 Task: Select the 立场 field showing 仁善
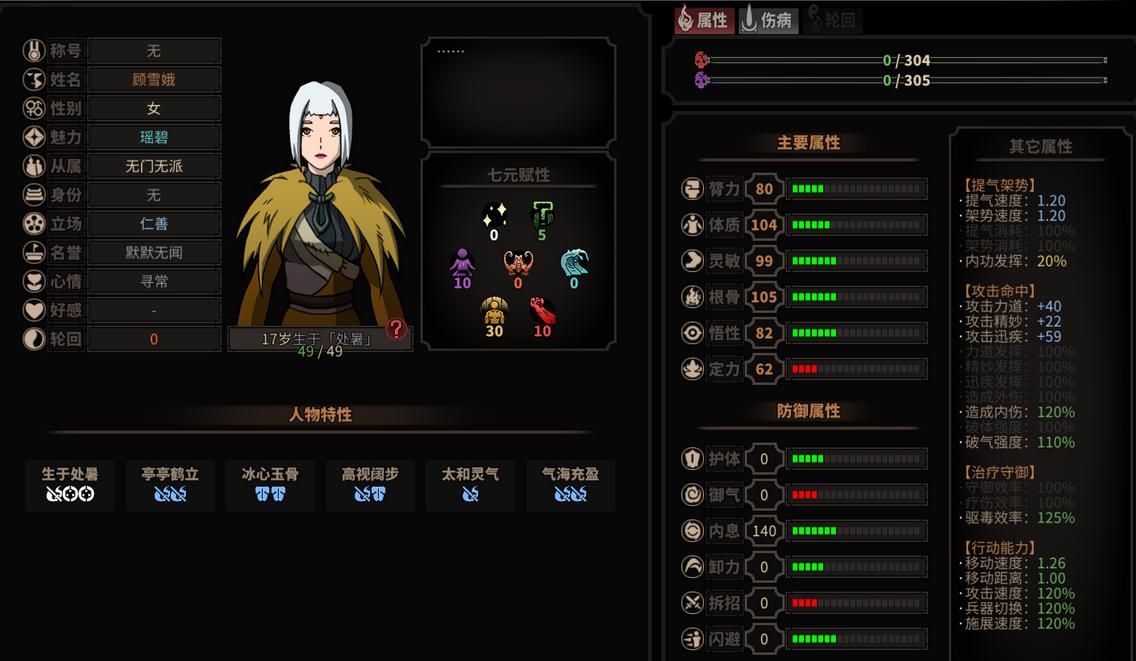(x=153, y=224)
